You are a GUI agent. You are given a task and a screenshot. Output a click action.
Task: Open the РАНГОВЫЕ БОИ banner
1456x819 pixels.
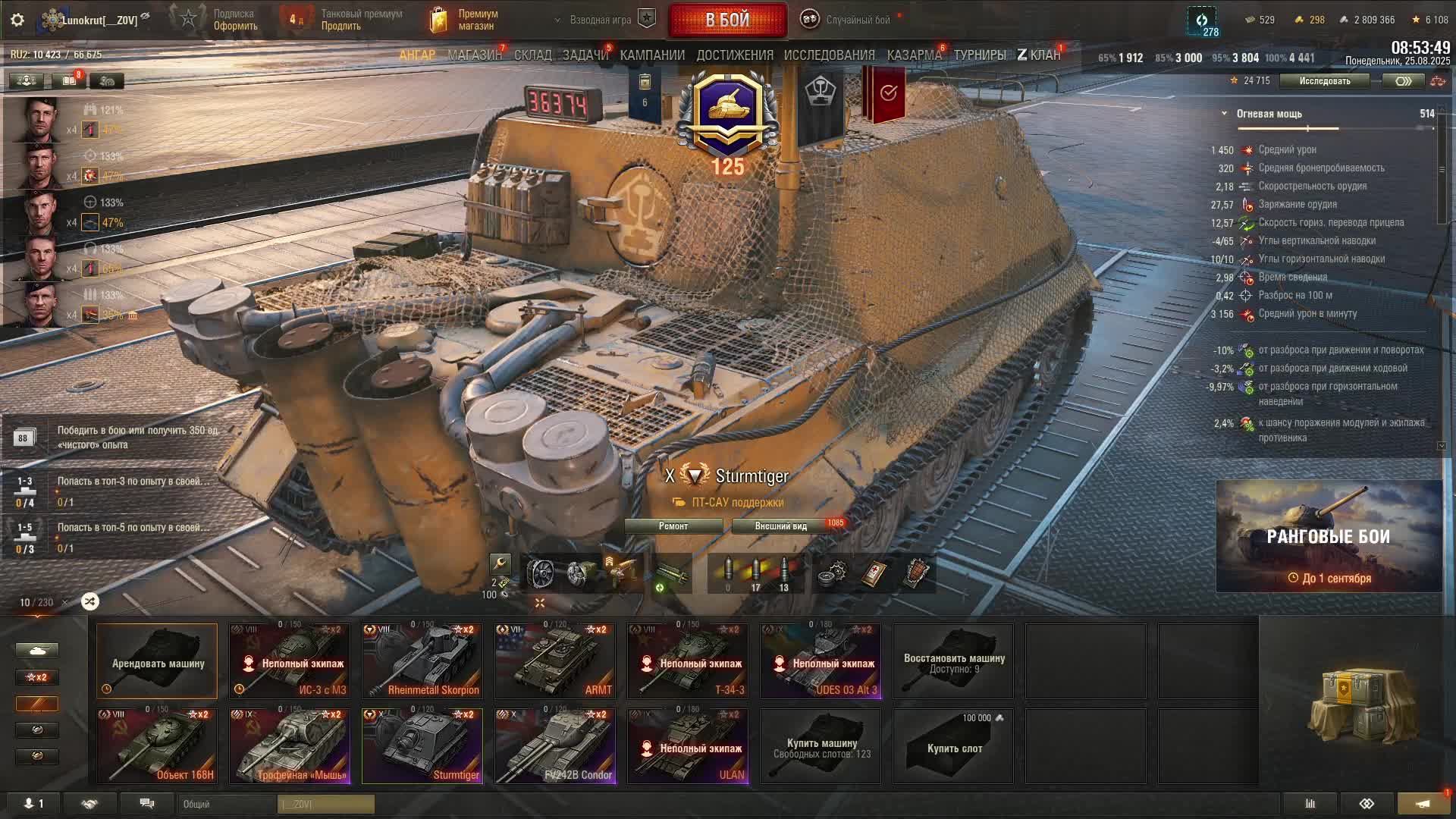pyautogui.click(x=1329, y=536)
